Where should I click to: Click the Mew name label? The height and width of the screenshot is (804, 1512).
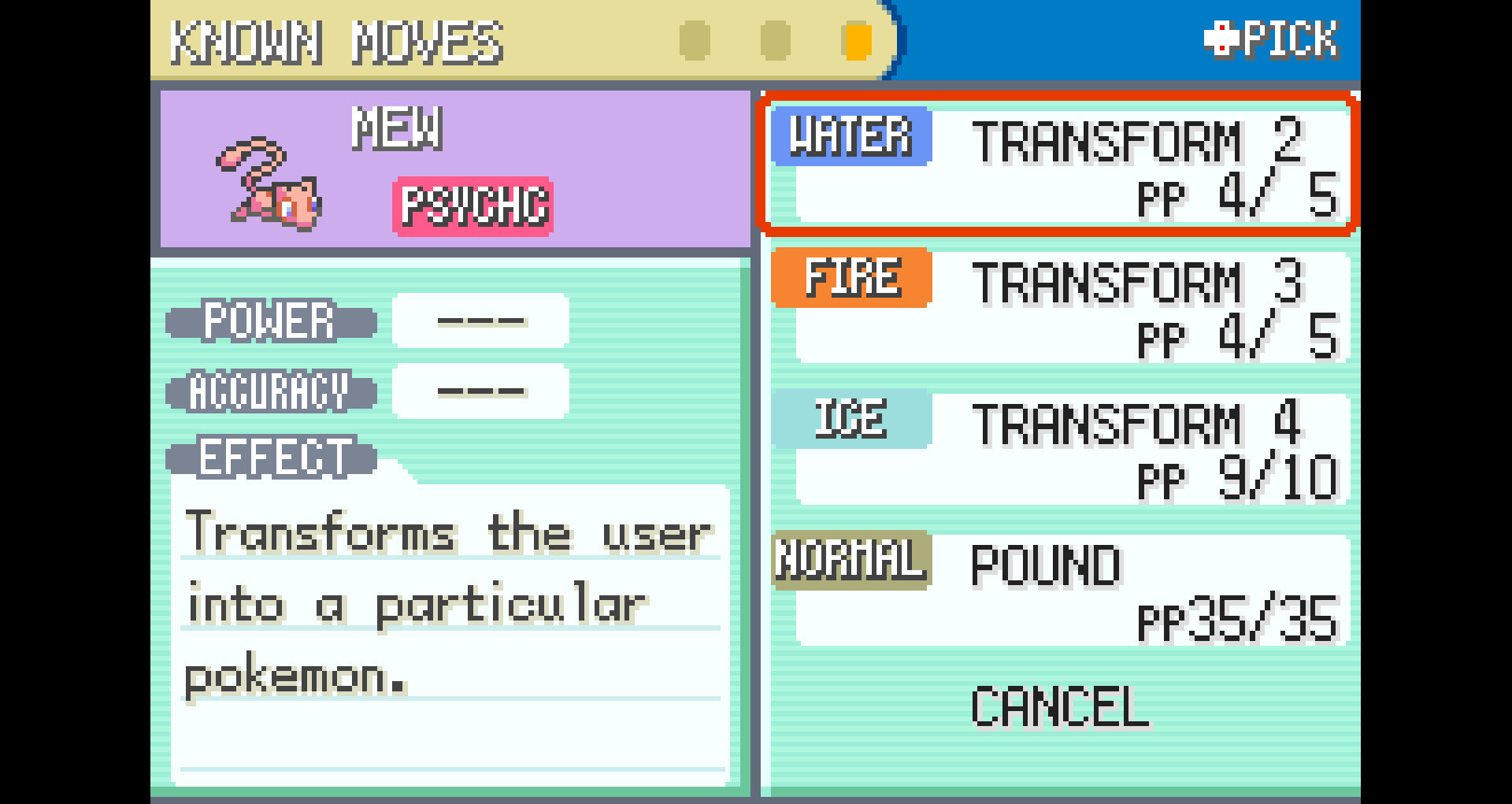398,128
